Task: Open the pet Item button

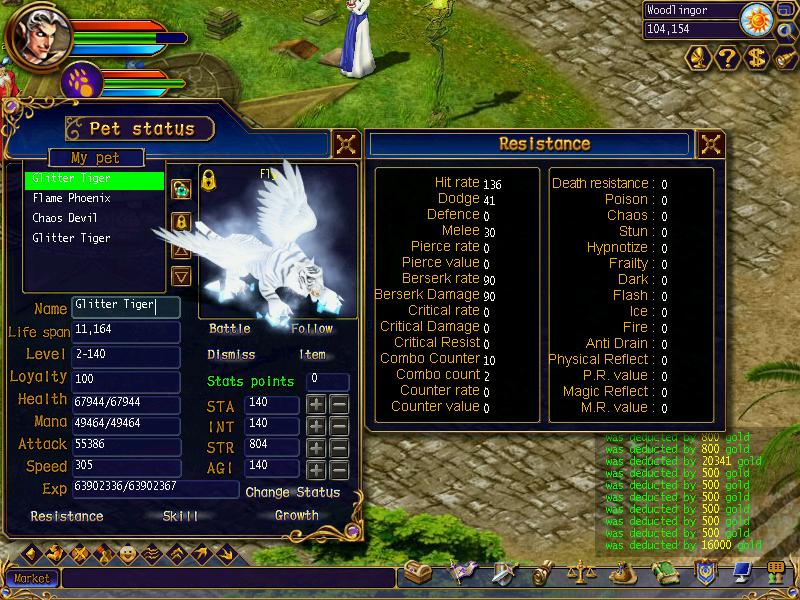Action: click(312, 355)
